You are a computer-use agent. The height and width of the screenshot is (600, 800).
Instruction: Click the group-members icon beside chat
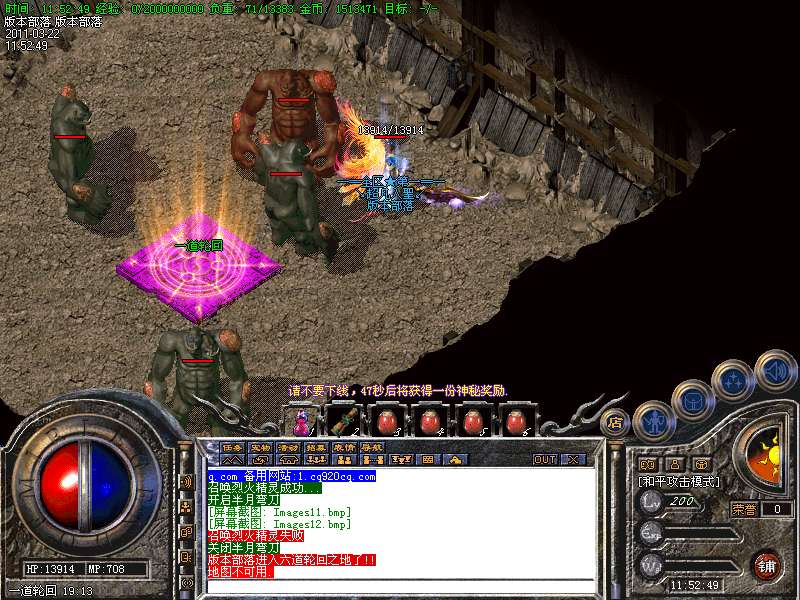pyautogui.click(x=187, y=507)
